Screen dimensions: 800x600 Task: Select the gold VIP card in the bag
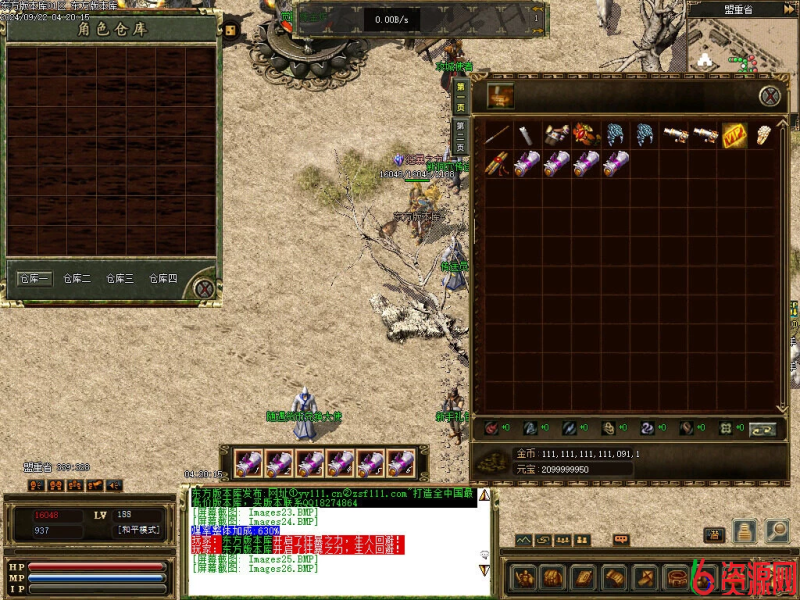(x=734, y=135)
